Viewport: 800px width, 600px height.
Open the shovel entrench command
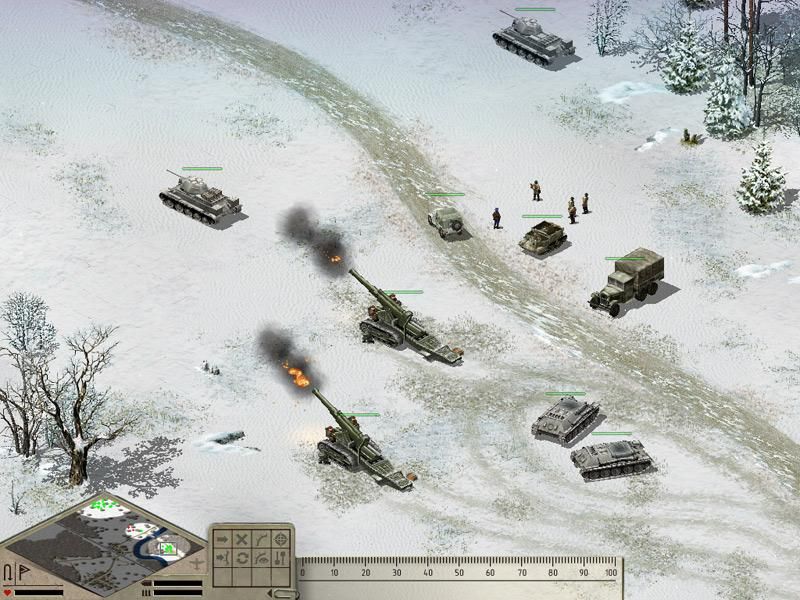click(280, 557)
